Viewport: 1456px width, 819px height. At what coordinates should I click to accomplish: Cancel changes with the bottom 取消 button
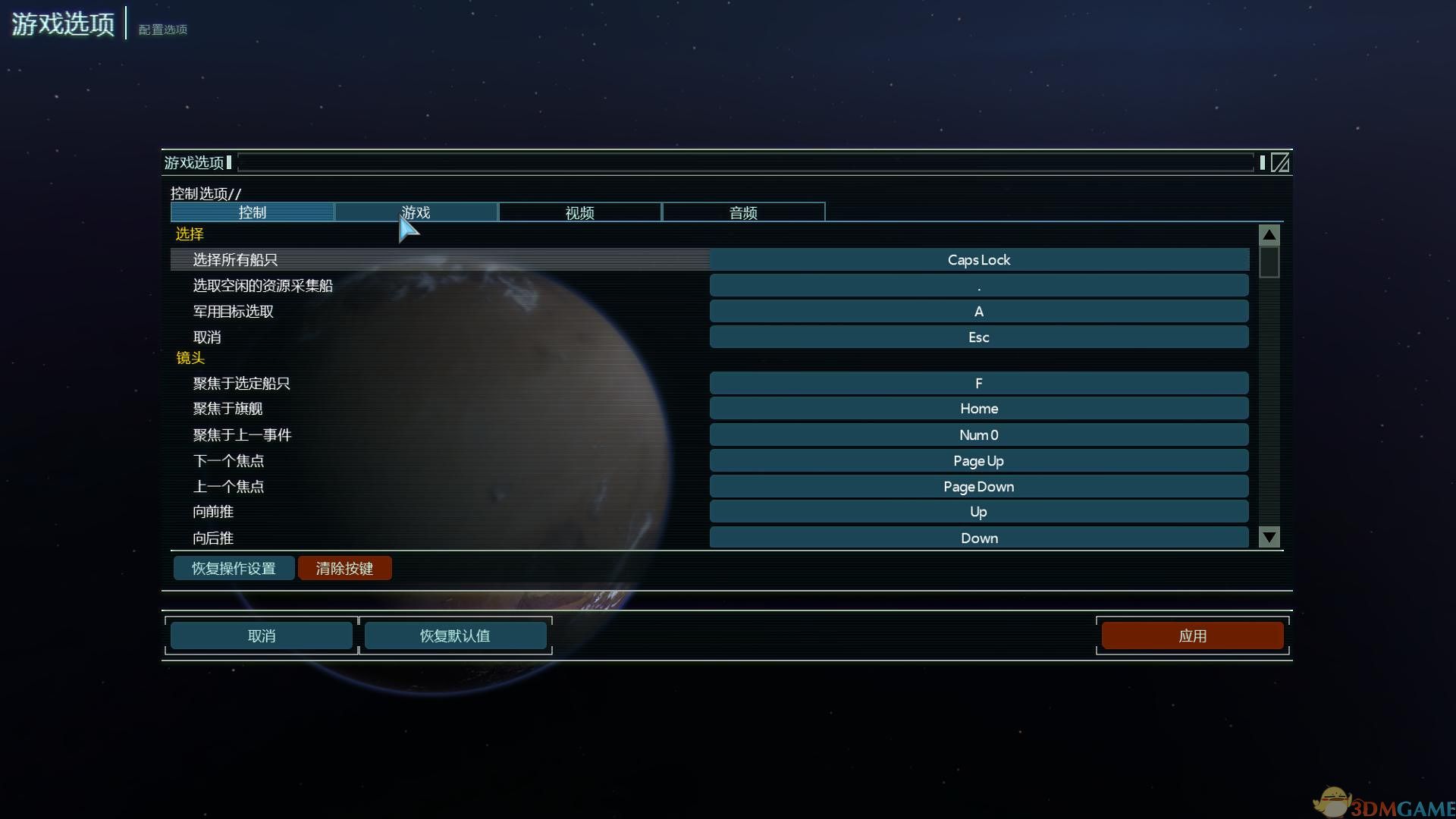tap(262, 635)
